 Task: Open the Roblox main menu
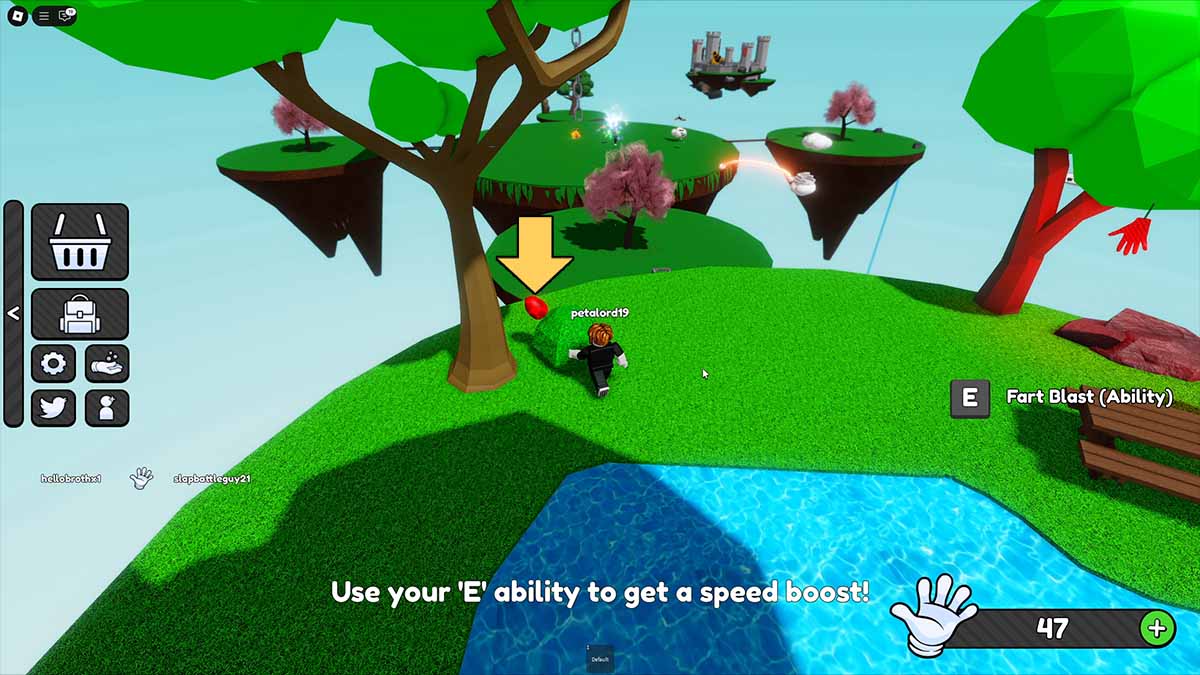[x=15, y=15]
